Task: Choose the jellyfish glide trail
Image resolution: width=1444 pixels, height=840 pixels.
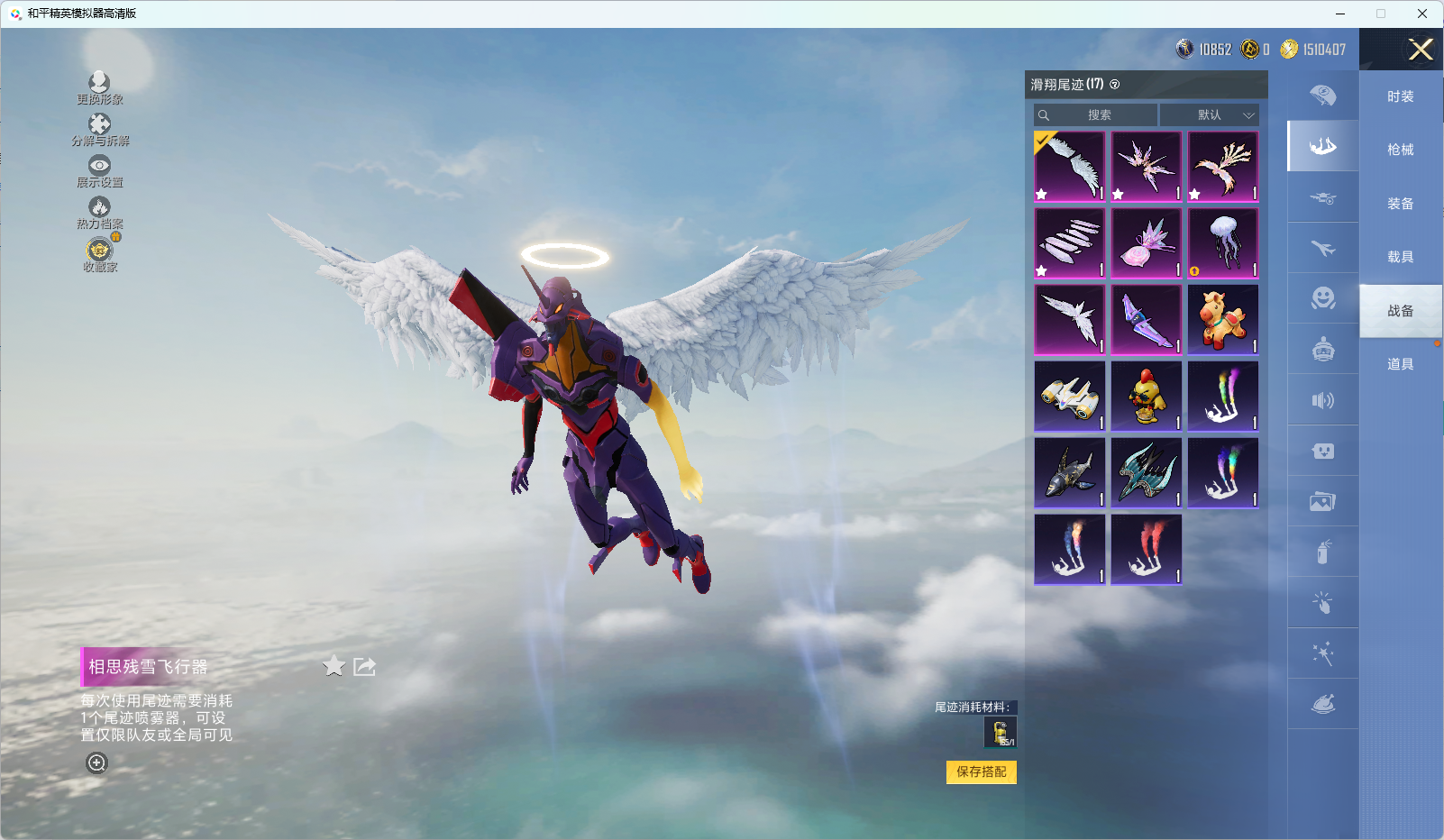Action: click(1223, 243)
